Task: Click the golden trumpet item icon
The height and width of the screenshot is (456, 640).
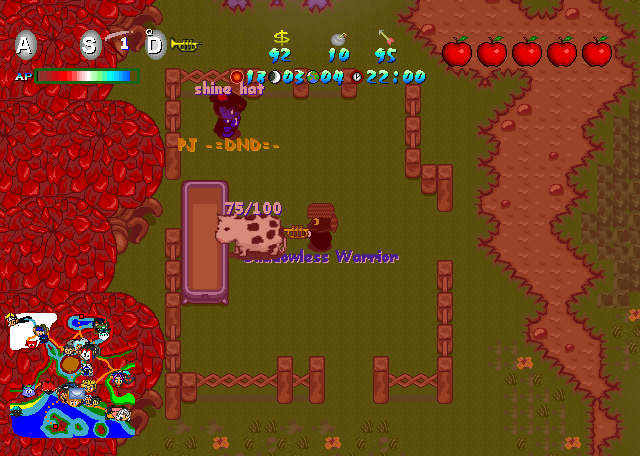Action: tap(185, 44)
